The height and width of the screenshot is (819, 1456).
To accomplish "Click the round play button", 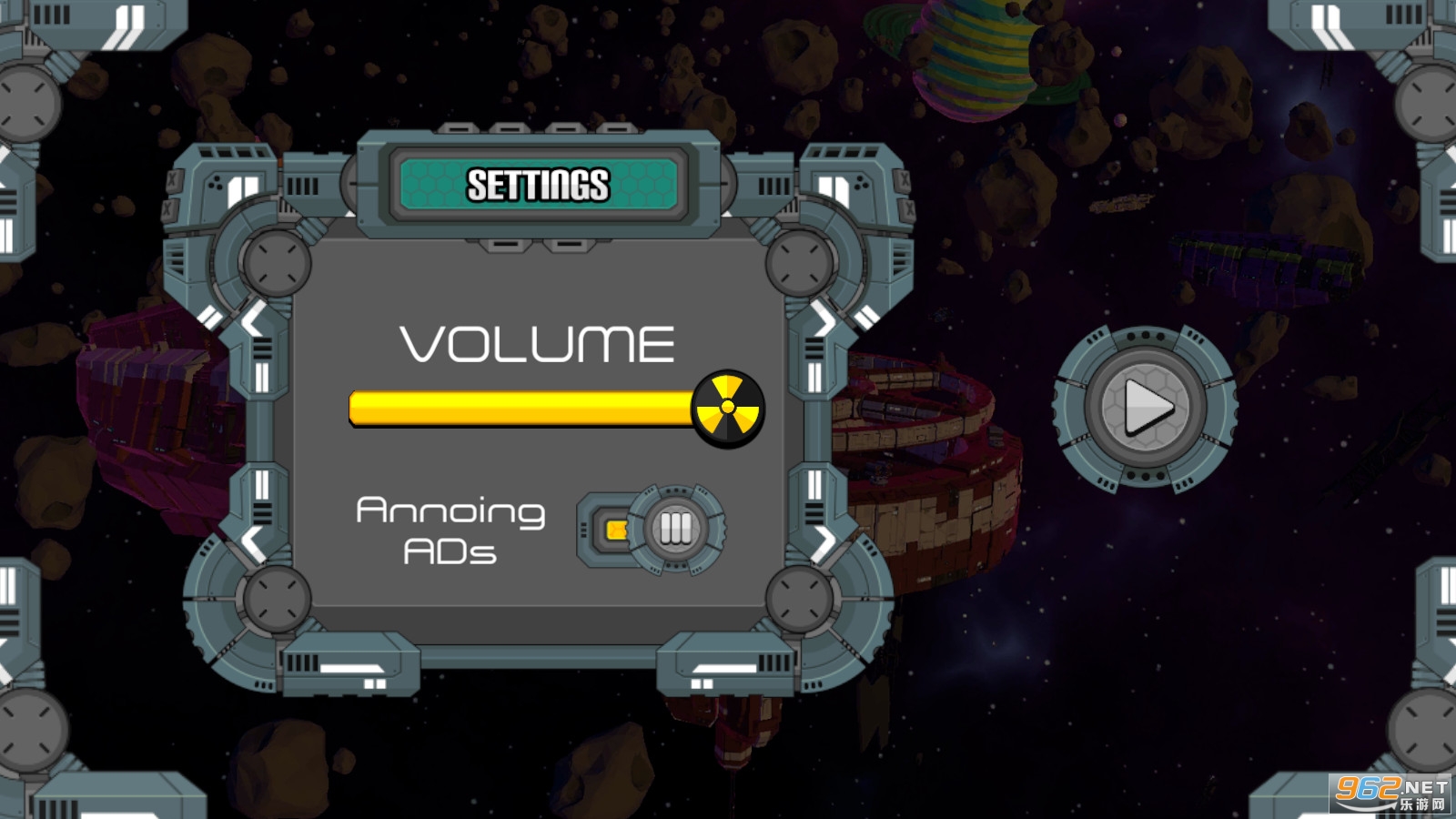I will [1146, 407].
